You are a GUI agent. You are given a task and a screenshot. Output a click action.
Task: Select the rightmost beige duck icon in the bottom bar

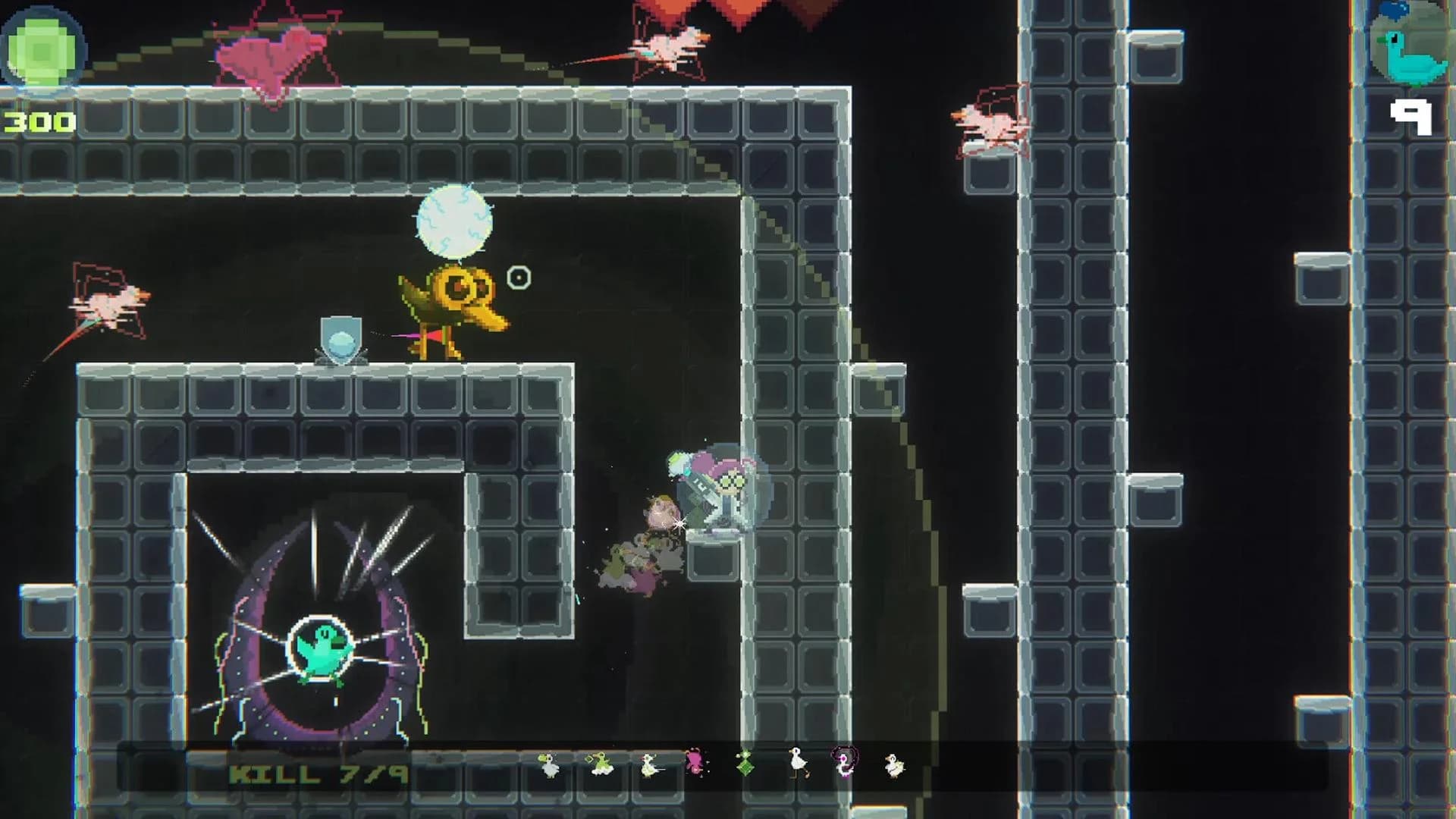(895, 764)
